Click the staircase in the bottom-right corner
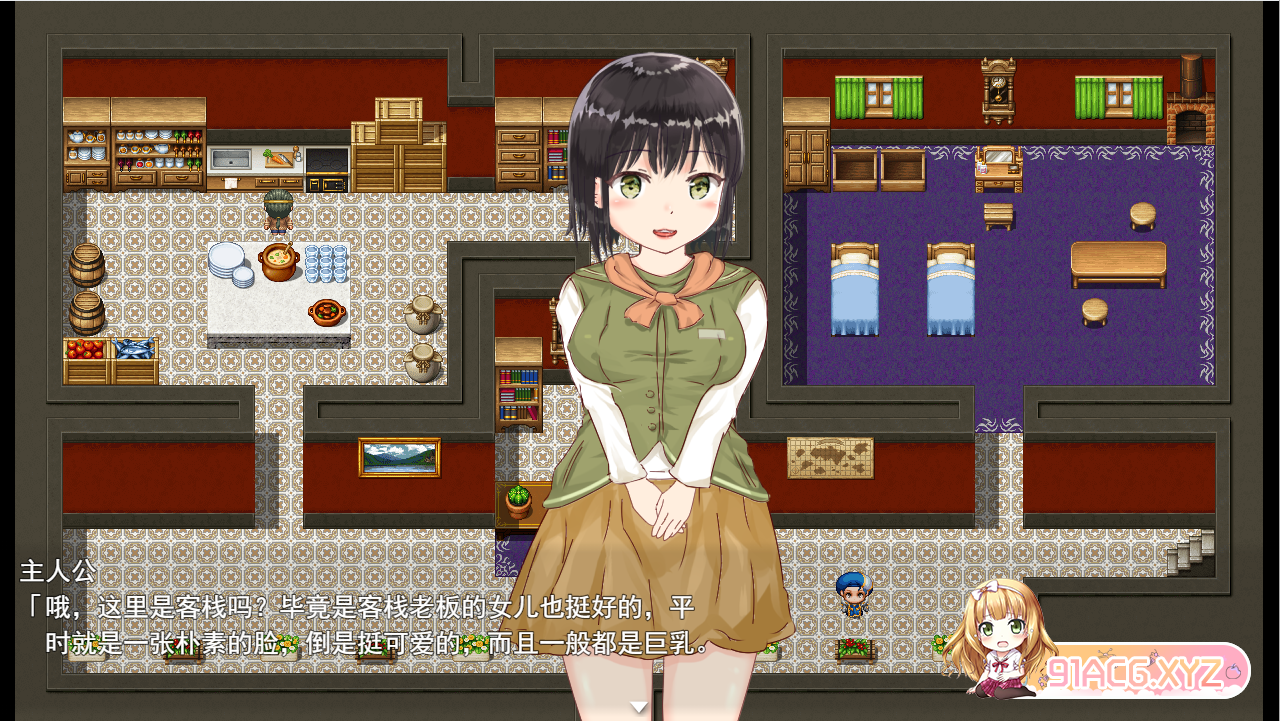Image resolution: width=1280 pixels, height=721 pixels. click(x=1190, y=552)
